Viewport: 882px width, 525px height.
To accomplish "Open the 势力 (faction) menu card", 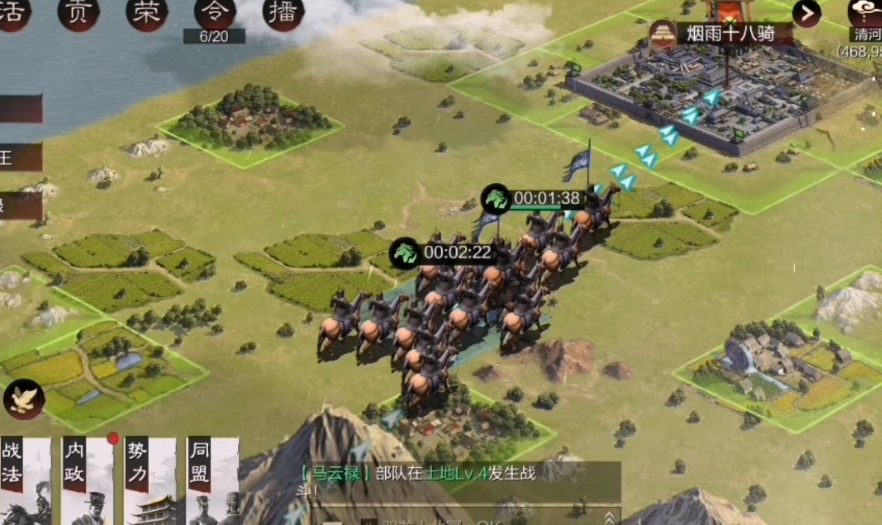I will pyautogui.click(x=150, y=480).
